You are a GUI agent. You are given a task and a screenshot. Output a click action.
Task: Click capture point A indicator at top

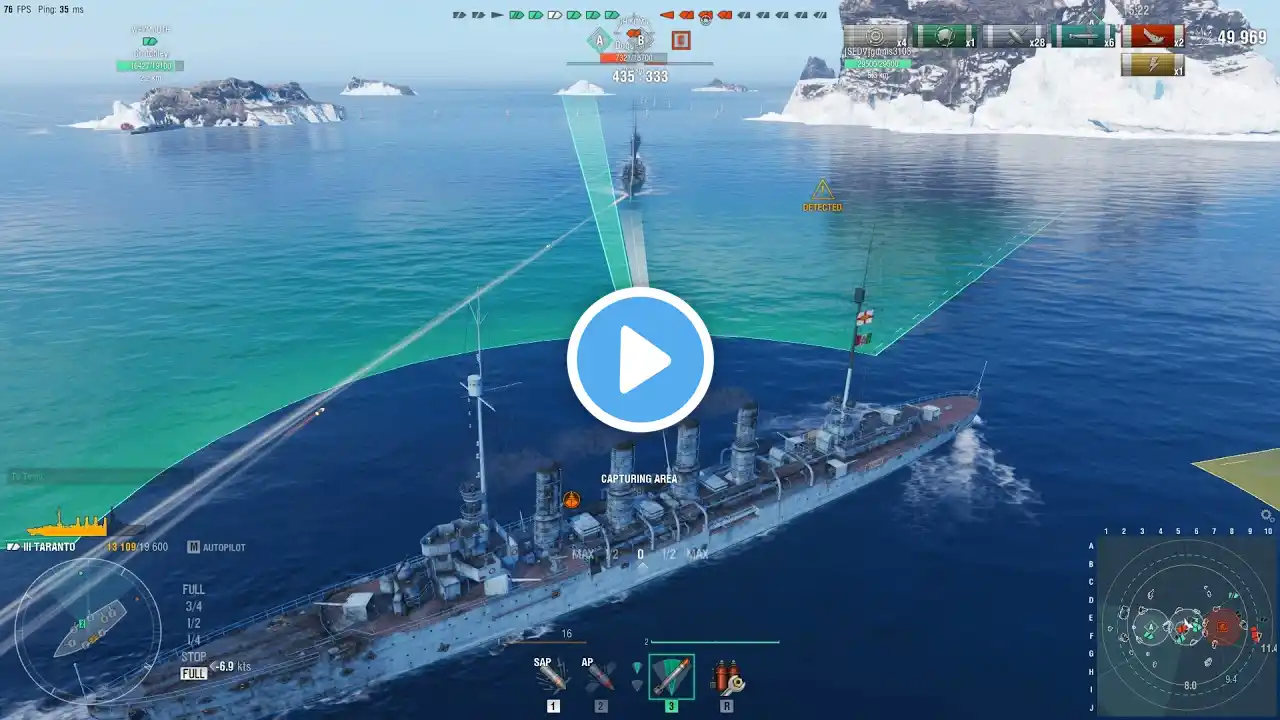600,40
